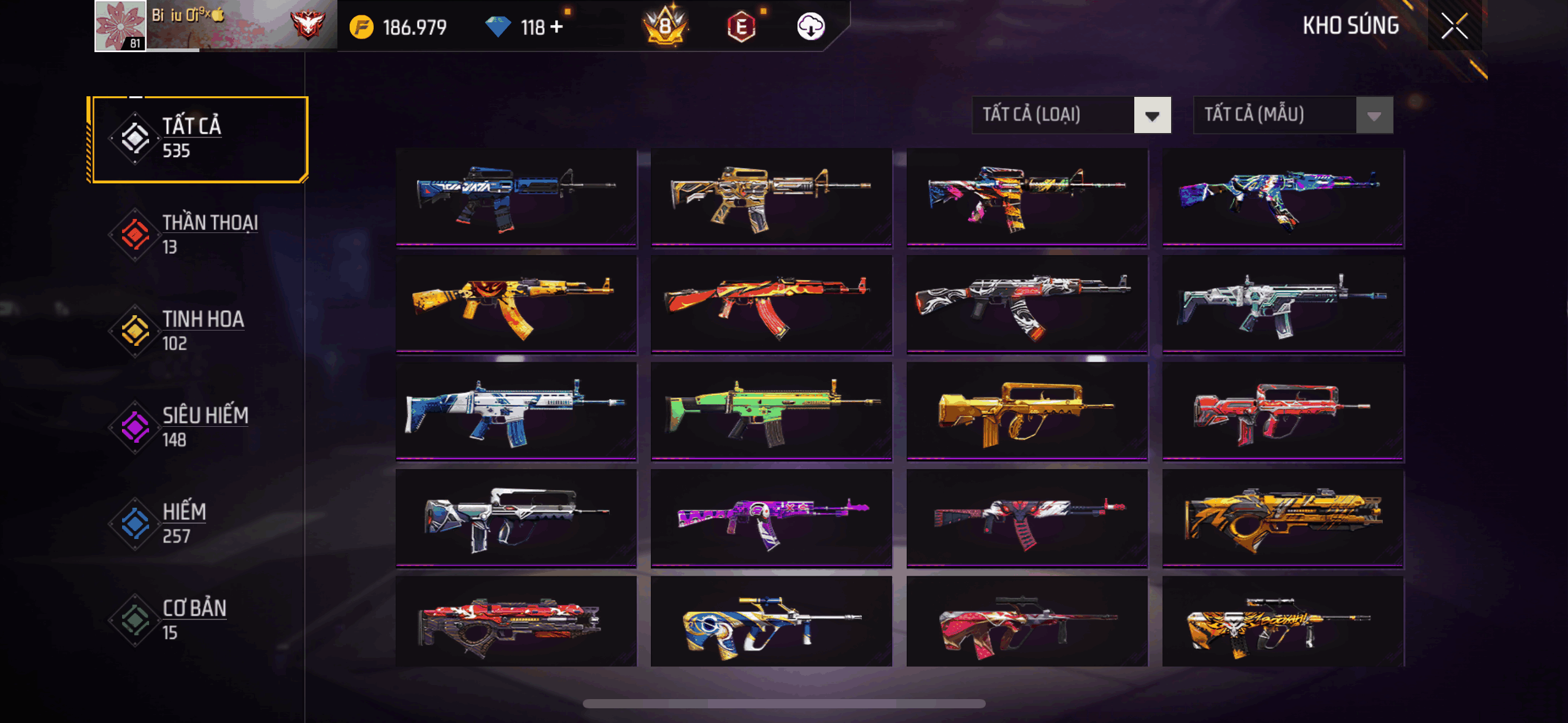This screenshot has height=723, width=1568.
Task: Add diamonds with the plus button
Action: [x=556, y=27]
